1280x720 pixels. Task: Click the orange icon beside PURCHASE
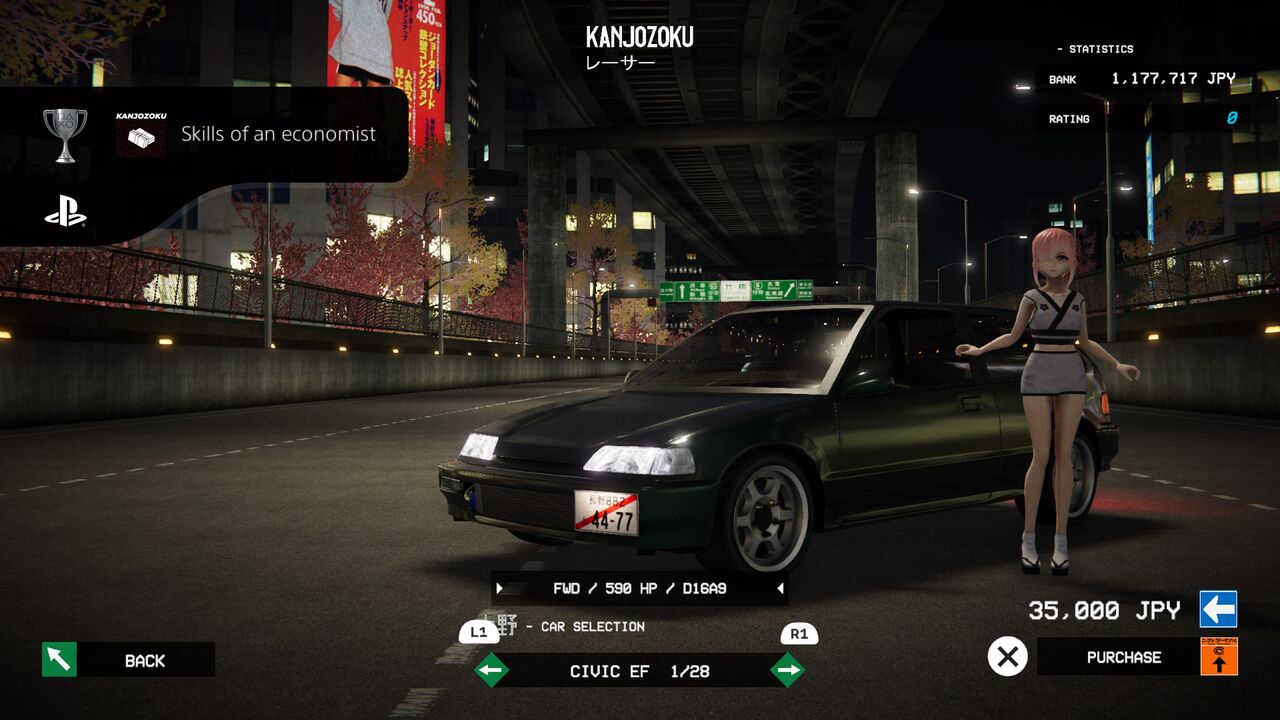pyautogui.click(x=1219, y=656)
